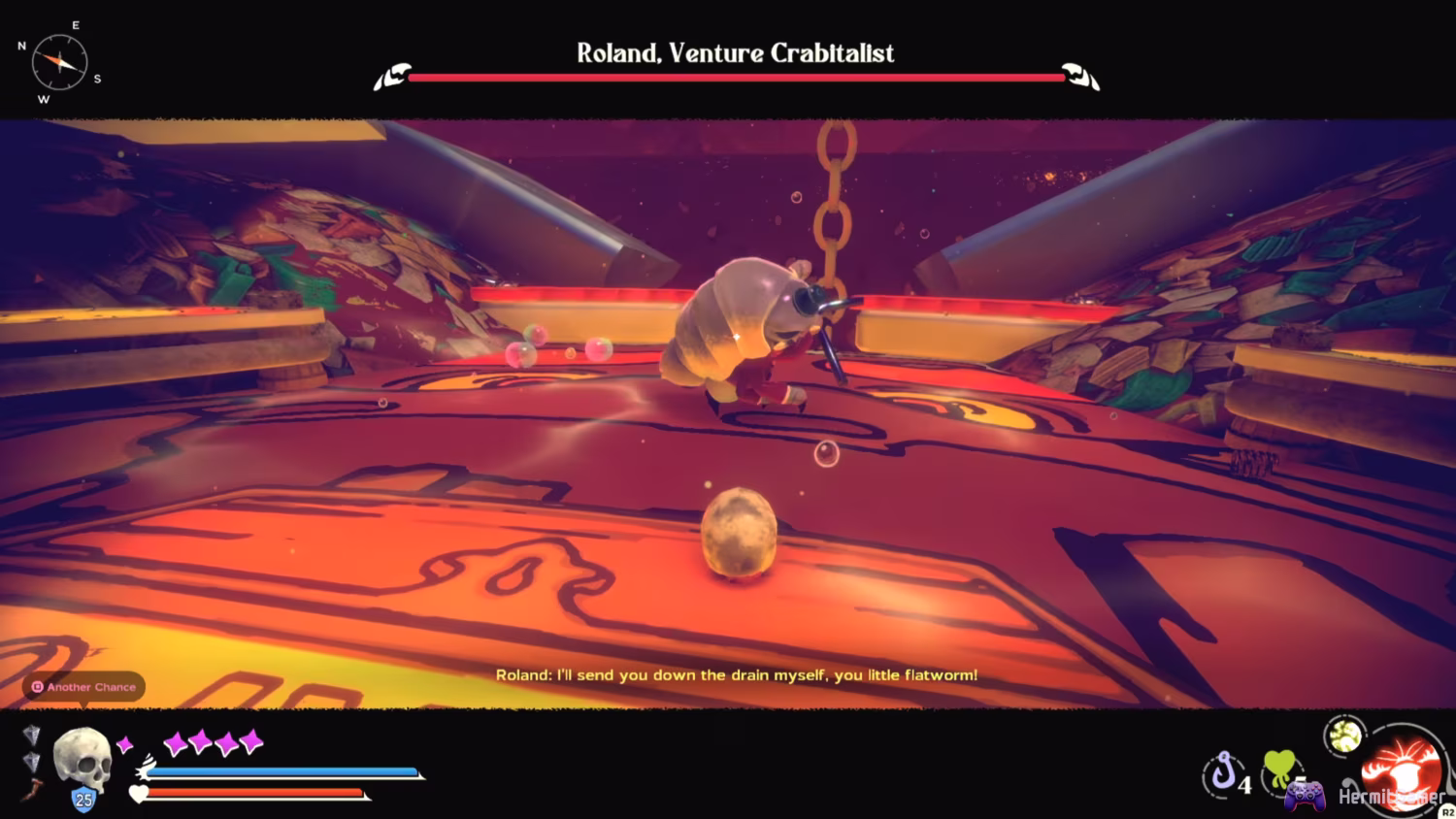Select the skull shell icon
1456x819 pixels.
83,762
